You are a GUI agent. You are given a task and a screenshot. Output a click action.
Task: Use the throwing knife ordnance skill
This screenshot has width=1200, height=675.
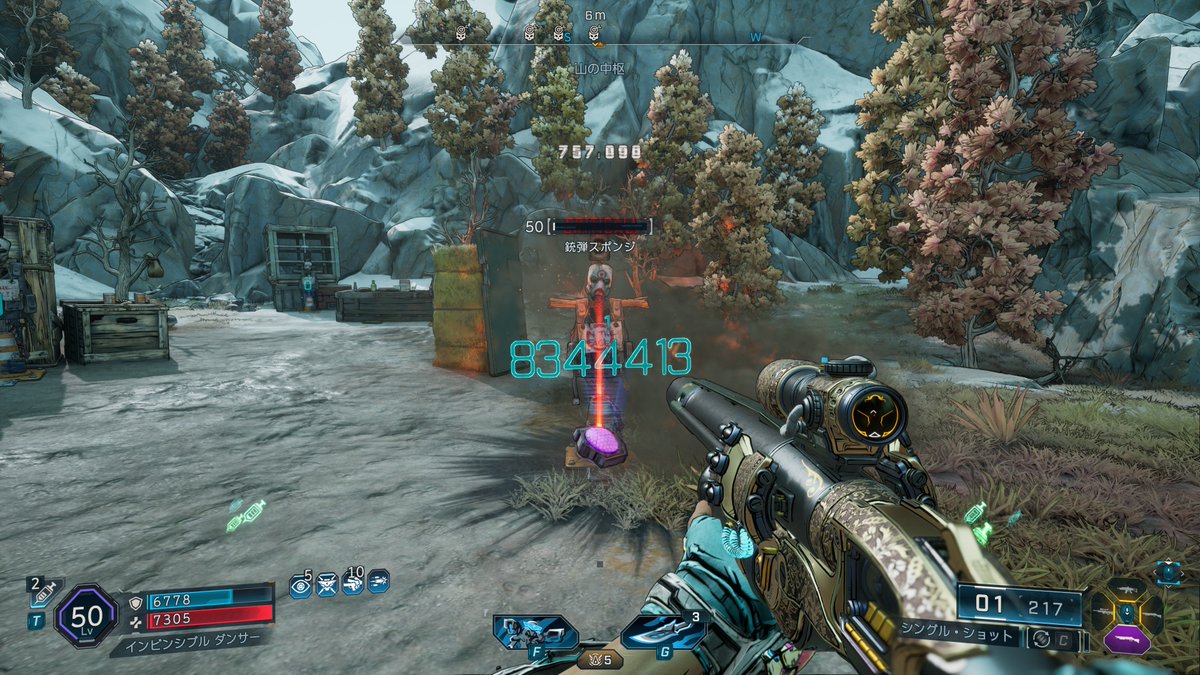click(662, 633)
